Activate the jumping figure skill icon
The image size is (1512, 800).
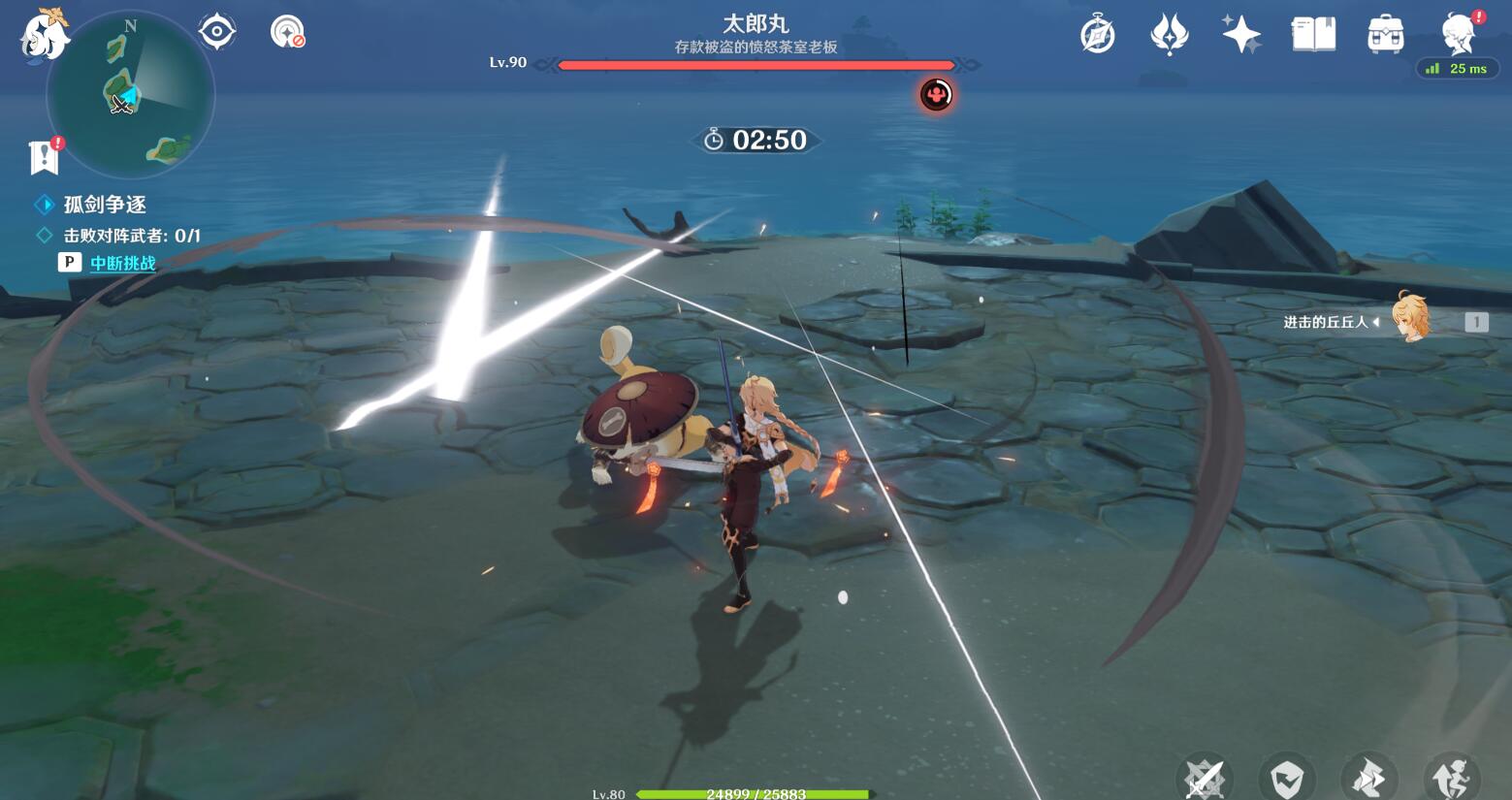pos(1451,778)
